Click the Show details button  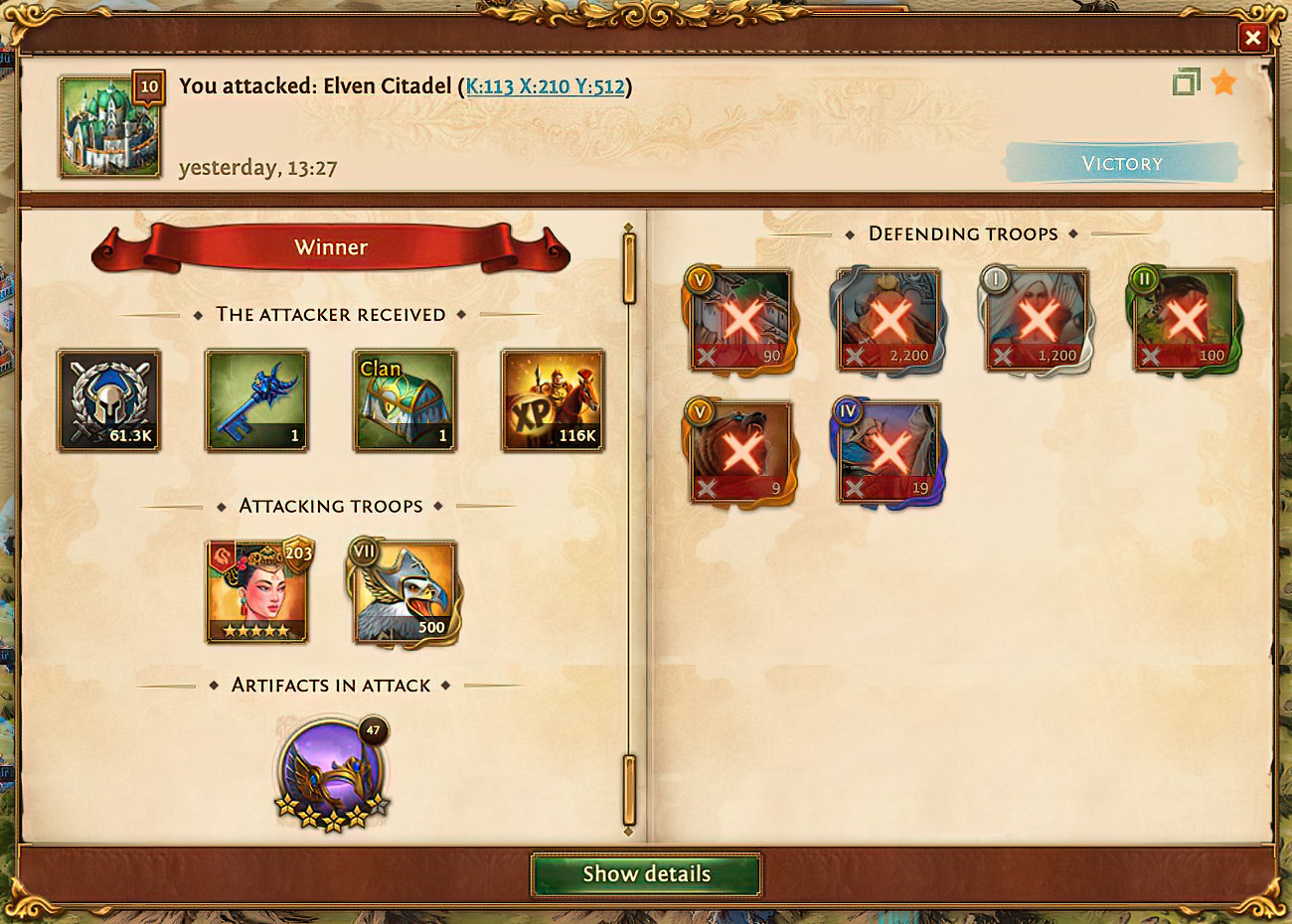(646, 874)
